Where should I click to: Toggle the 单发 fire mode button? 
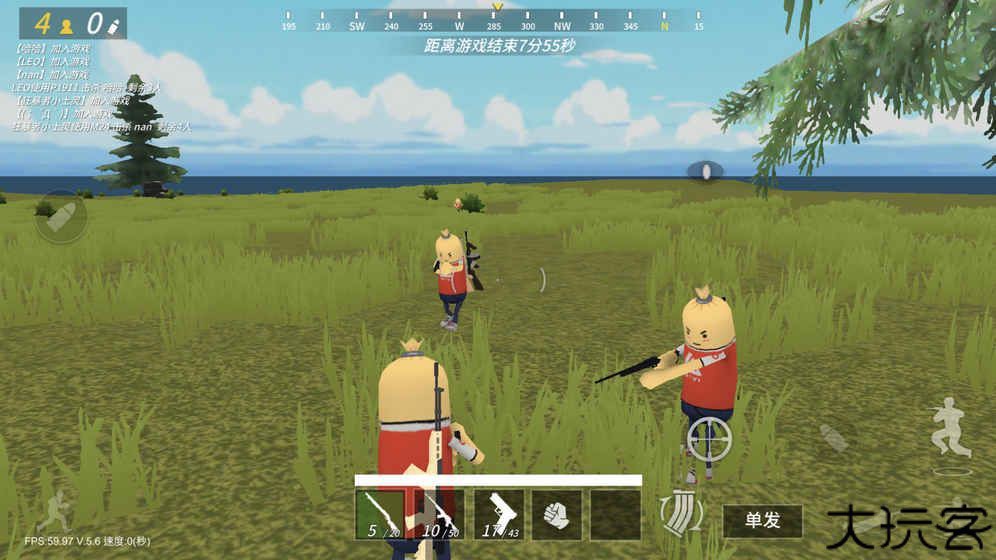(x=762, y=520)
